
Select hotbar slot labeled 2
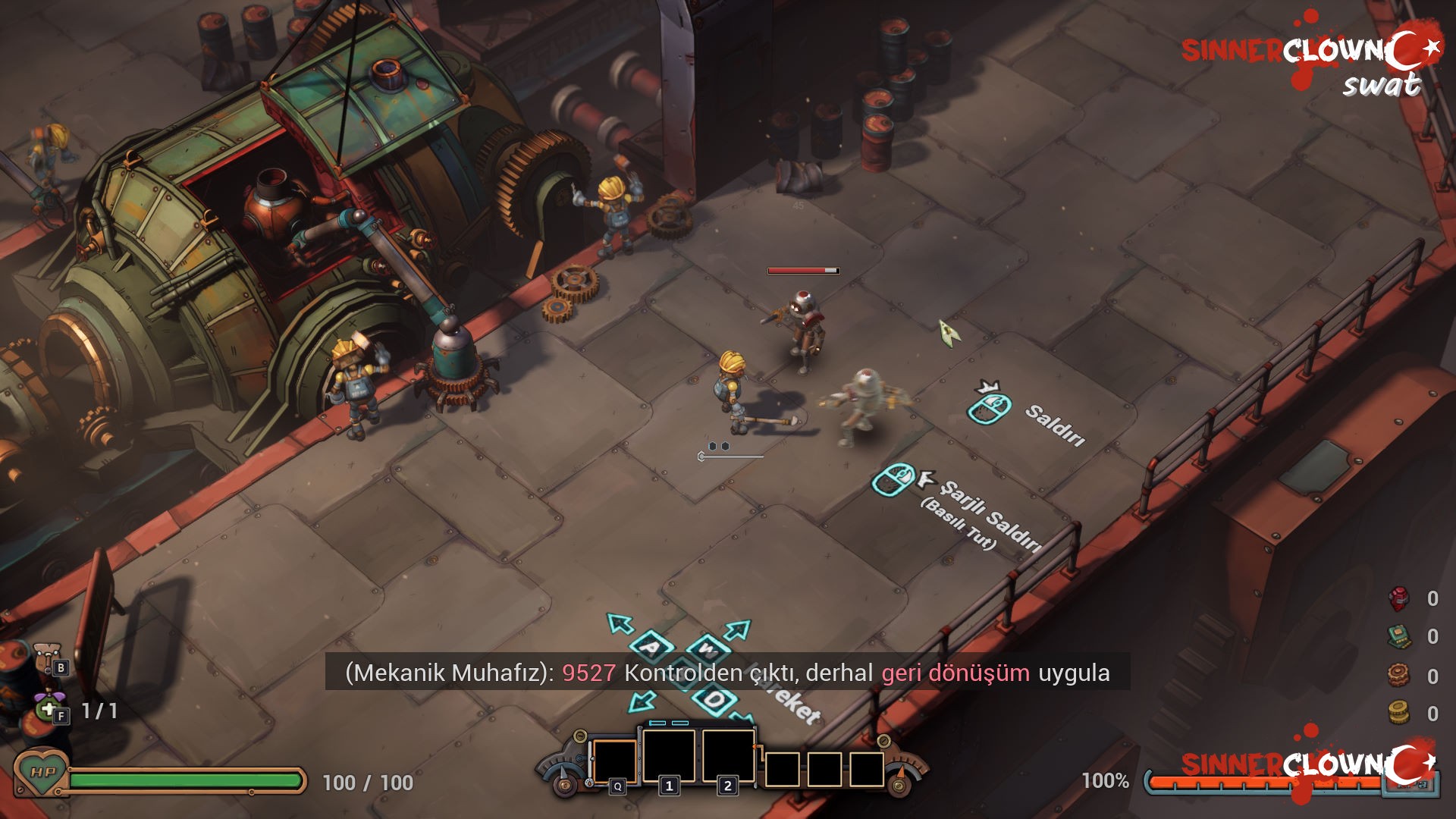[x=728, y=755]
